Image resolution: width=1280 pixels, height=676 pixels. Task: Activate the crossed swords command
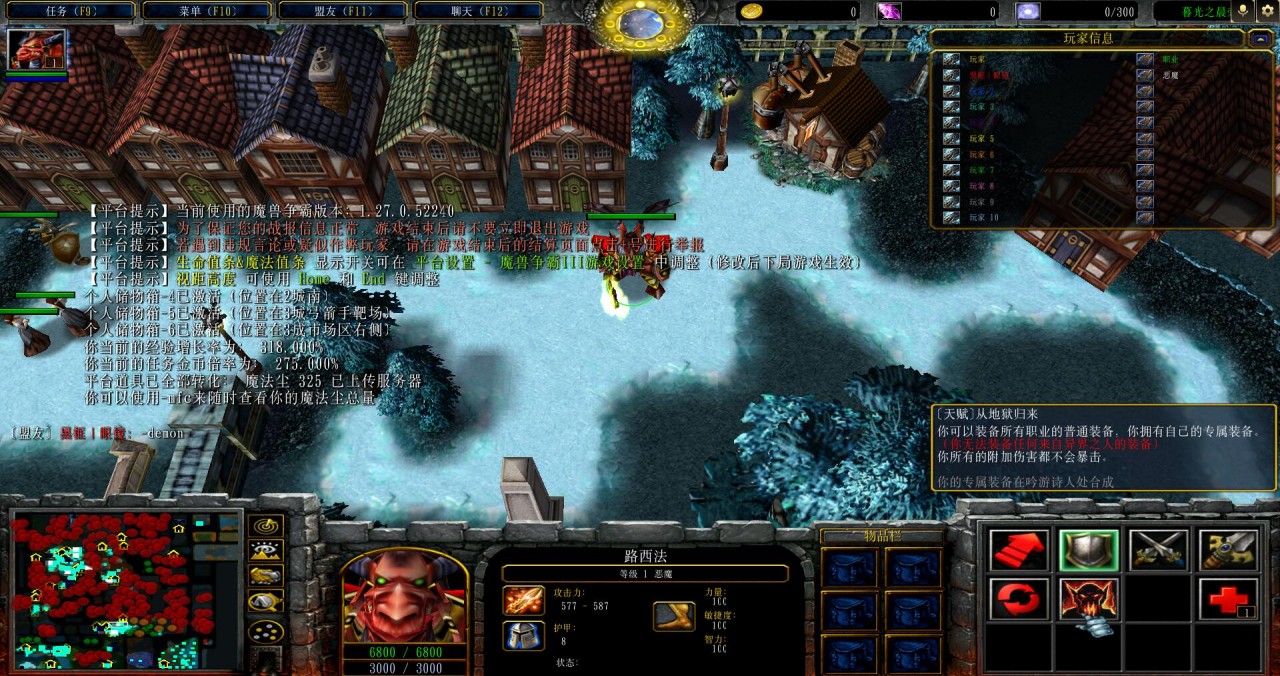click(x=1158, y=550)
